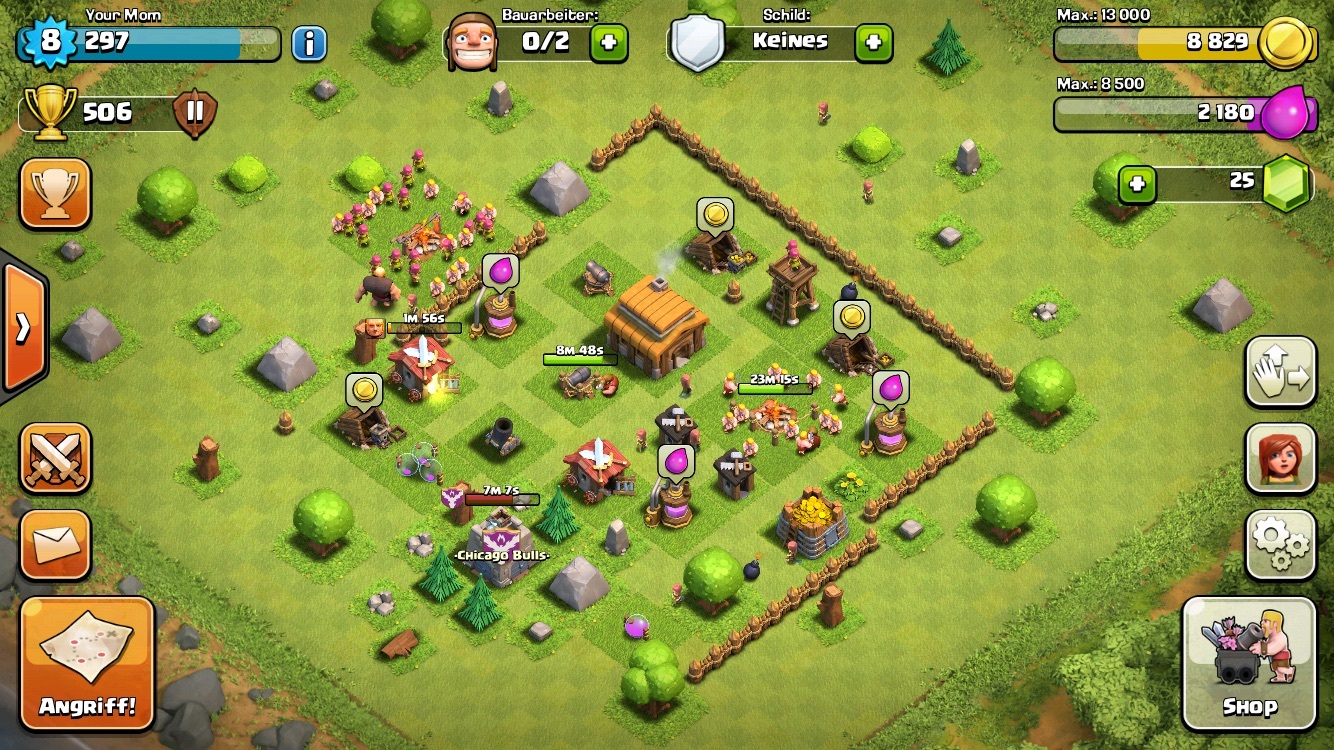Add a builder with the green plus
The height and width of the screenshot is (750, 1334).
[608, 43]
